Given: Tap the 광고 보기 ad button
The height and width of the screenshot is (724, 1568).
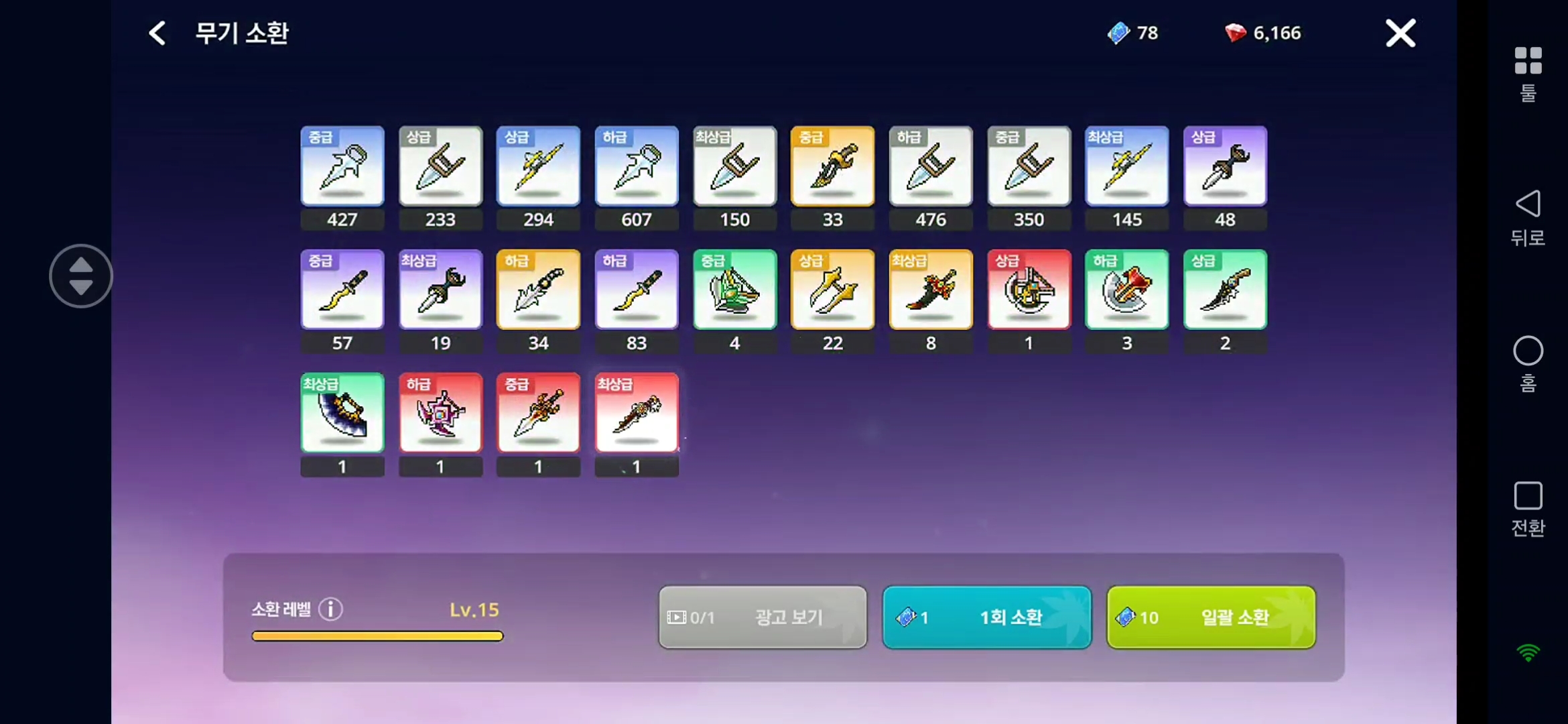Looking at the screenshot, I should (x=763, y=617).
